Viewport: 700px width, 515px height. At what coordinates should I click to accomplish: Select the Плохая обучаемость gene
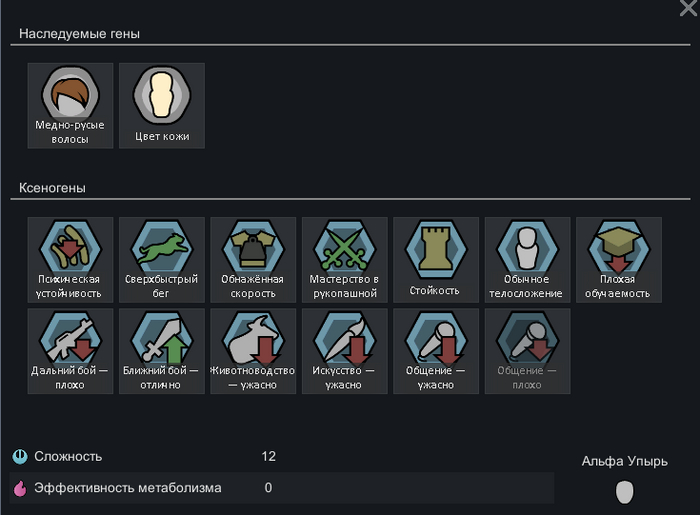(618, 260)
